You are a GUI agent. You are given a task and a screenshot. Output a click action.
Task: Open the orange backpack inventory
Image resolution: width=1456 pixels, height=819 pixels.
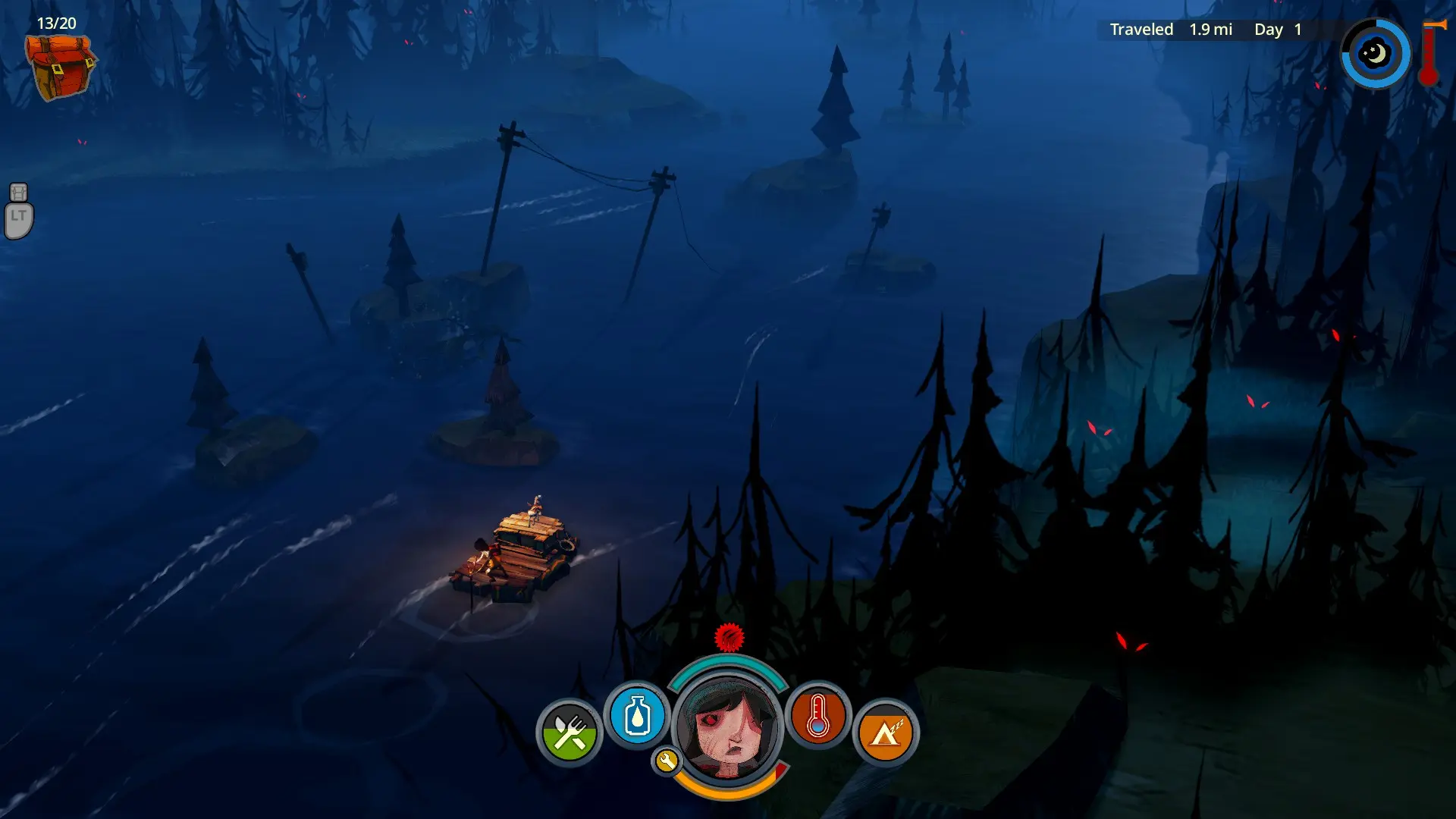pyautogui.click(x=60, y=67)
